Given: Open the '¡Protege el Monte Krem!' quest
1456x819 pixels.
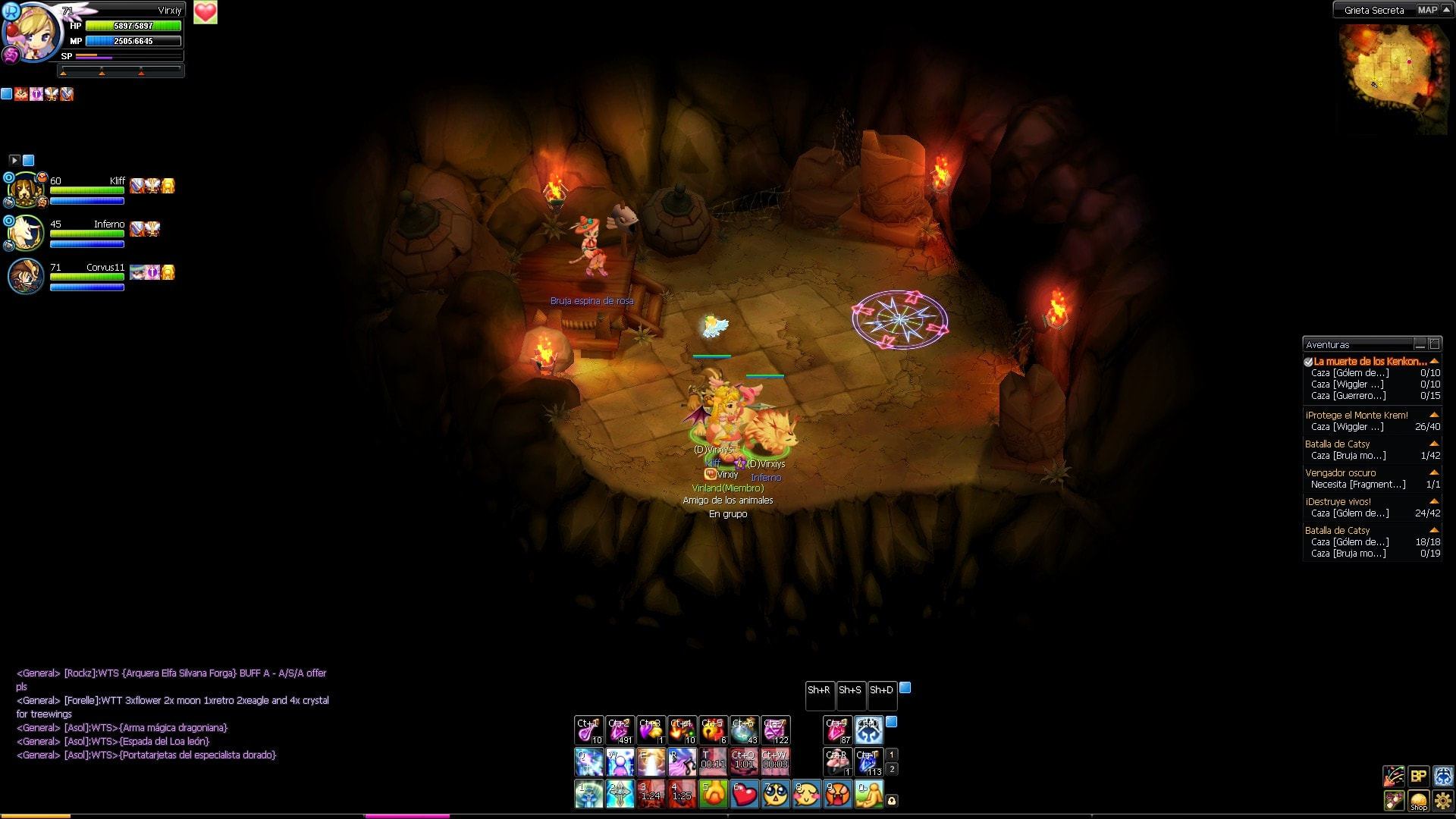Looking at the screenshot, I should (1356, 416).
